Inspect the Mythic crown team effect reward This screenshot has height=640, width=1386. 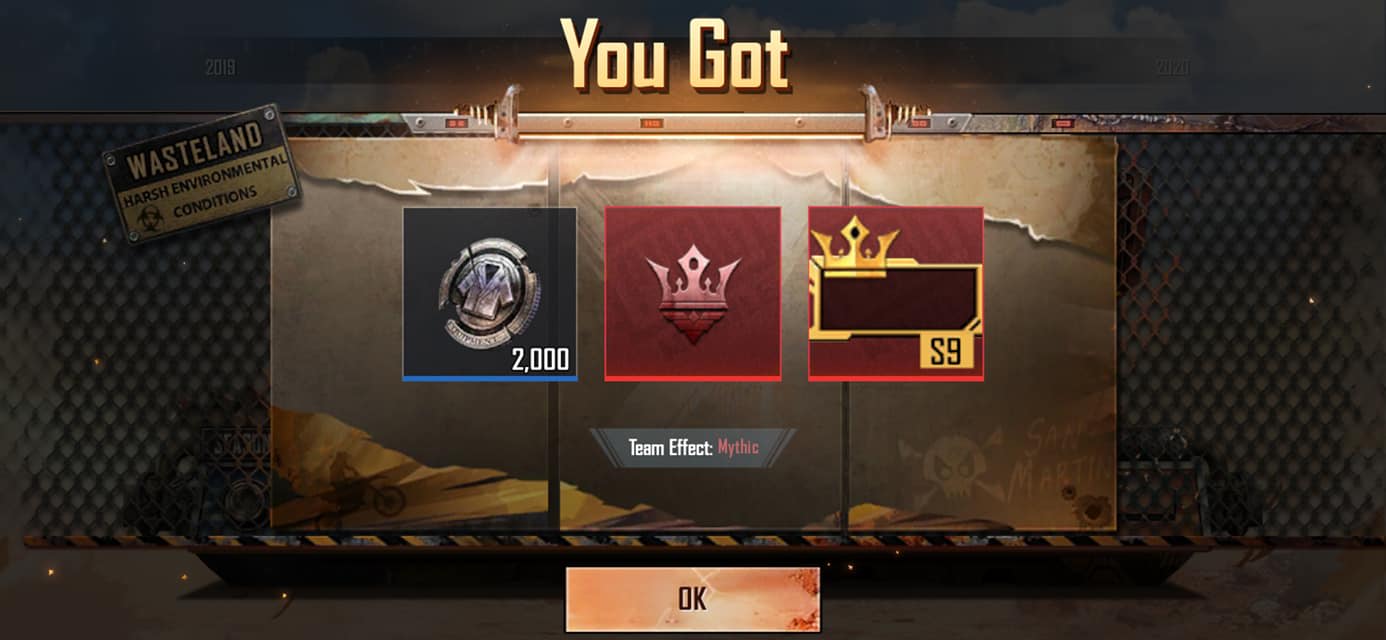tap(692, 293)
